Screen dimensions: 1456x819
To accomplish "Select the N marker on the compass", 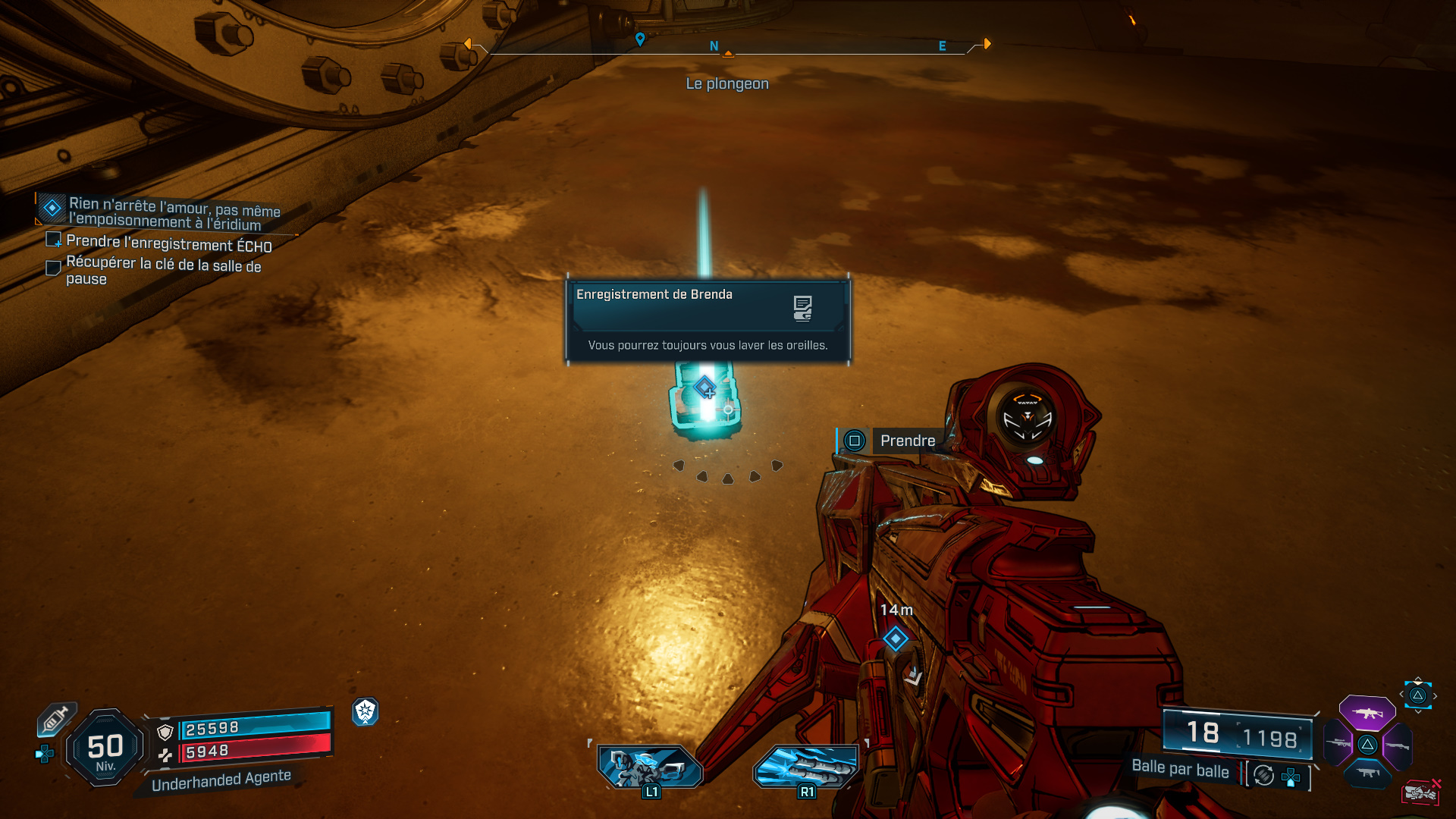I will [713, 45].
